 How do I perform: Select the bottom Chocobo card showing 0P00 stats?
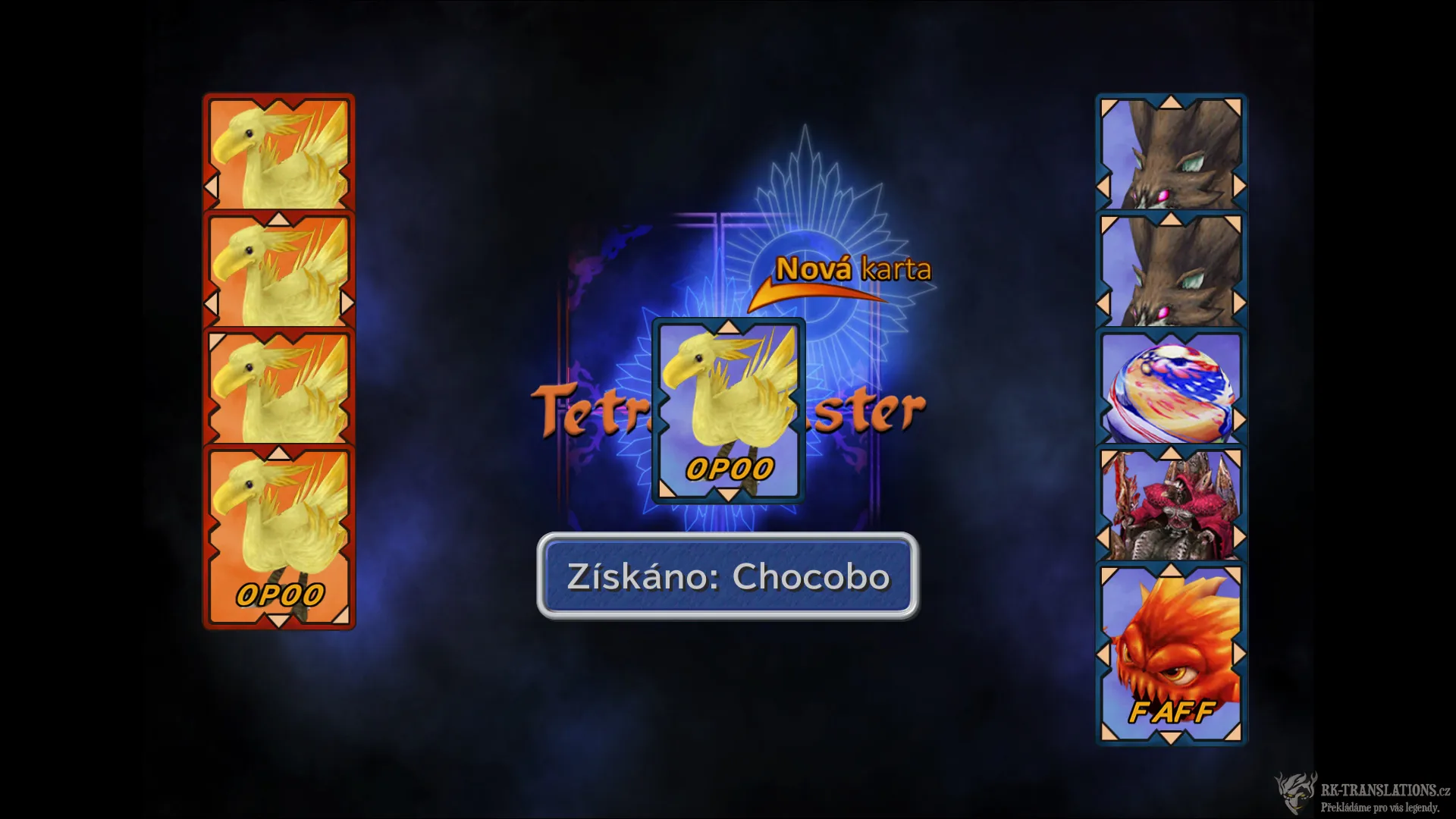coord(279,531)
